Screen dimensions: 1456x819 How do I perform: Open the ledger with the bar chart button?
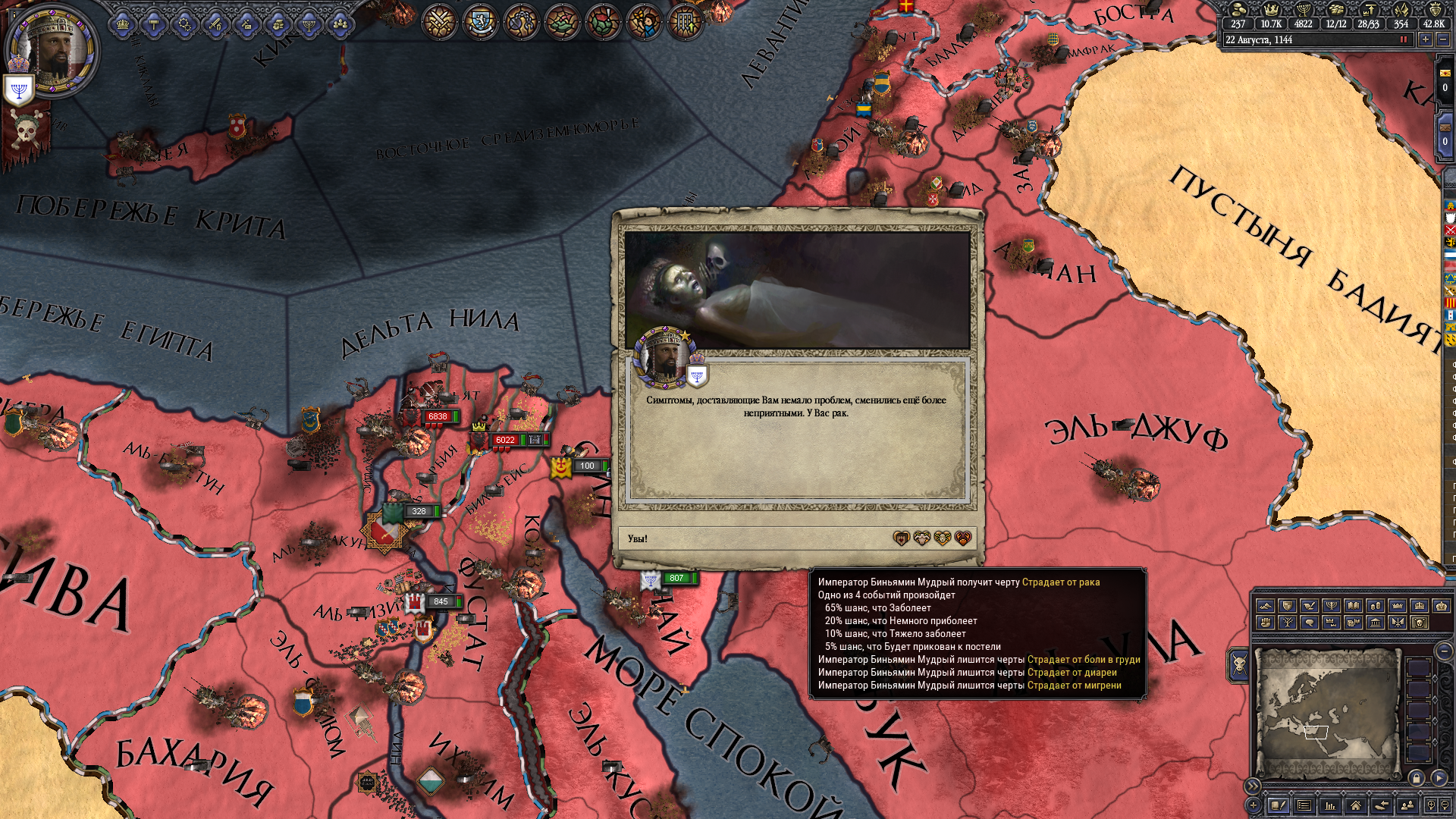coord(1329,805)
